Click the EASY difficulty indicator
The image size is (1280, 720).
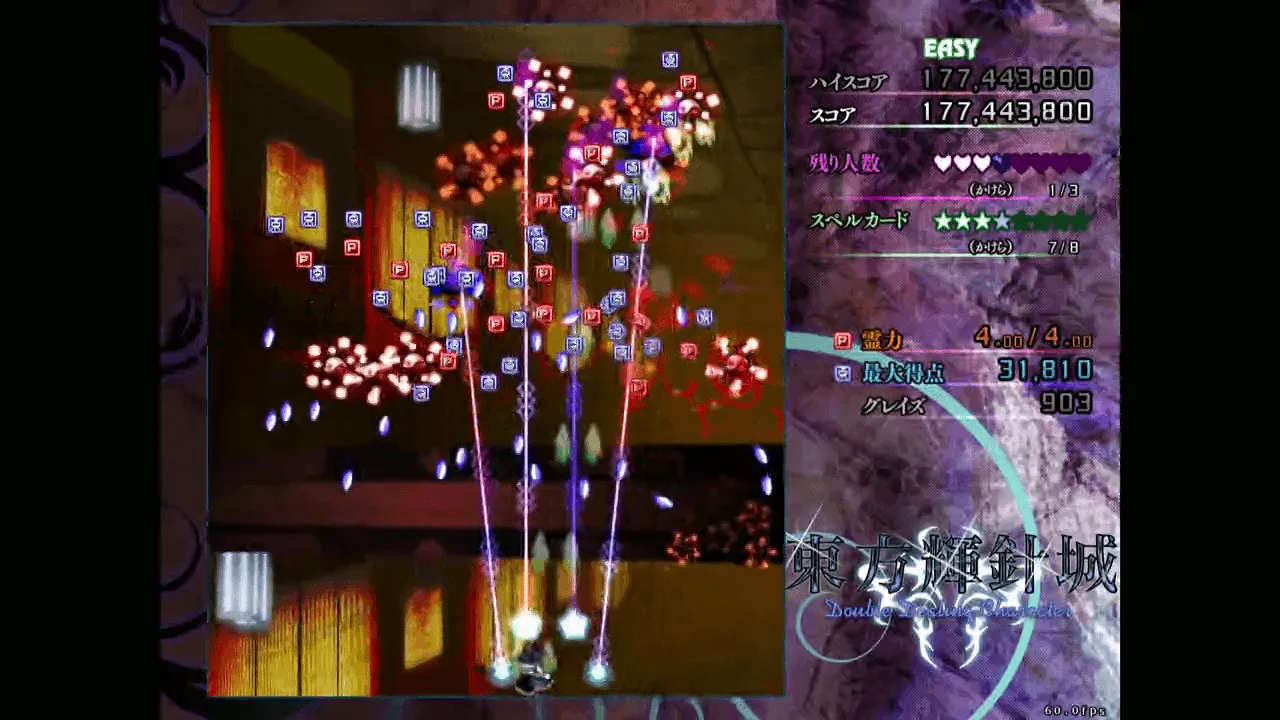click(x=951, y=47)
